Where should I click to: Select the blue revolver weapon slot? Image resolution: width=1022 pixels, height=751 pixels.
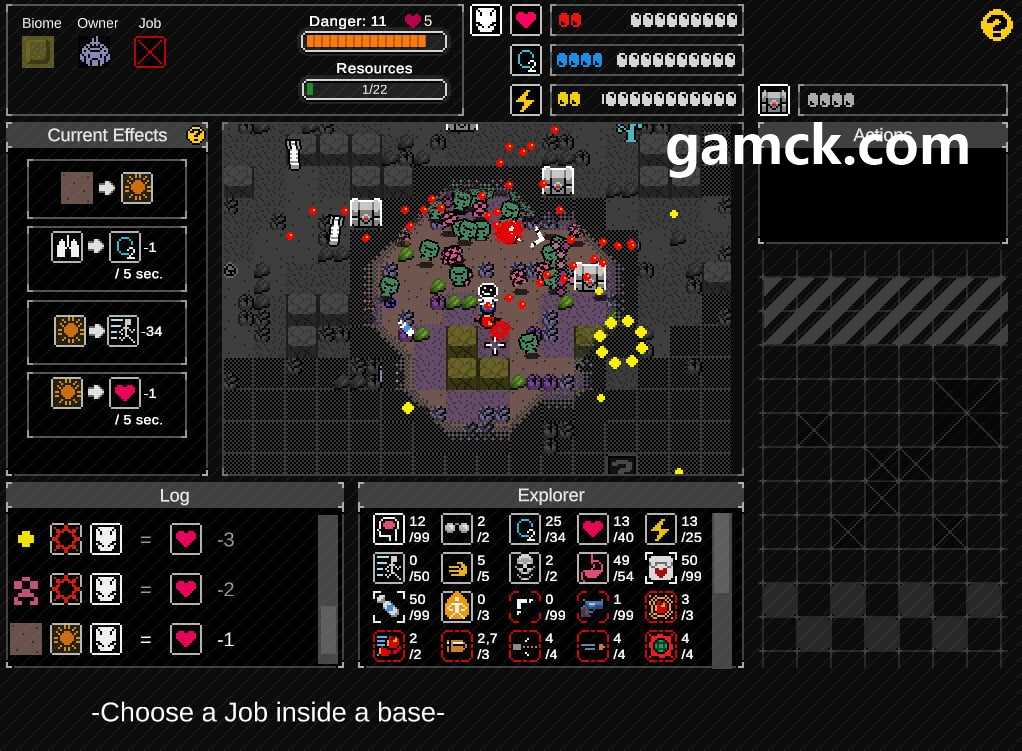click(592, 607)
